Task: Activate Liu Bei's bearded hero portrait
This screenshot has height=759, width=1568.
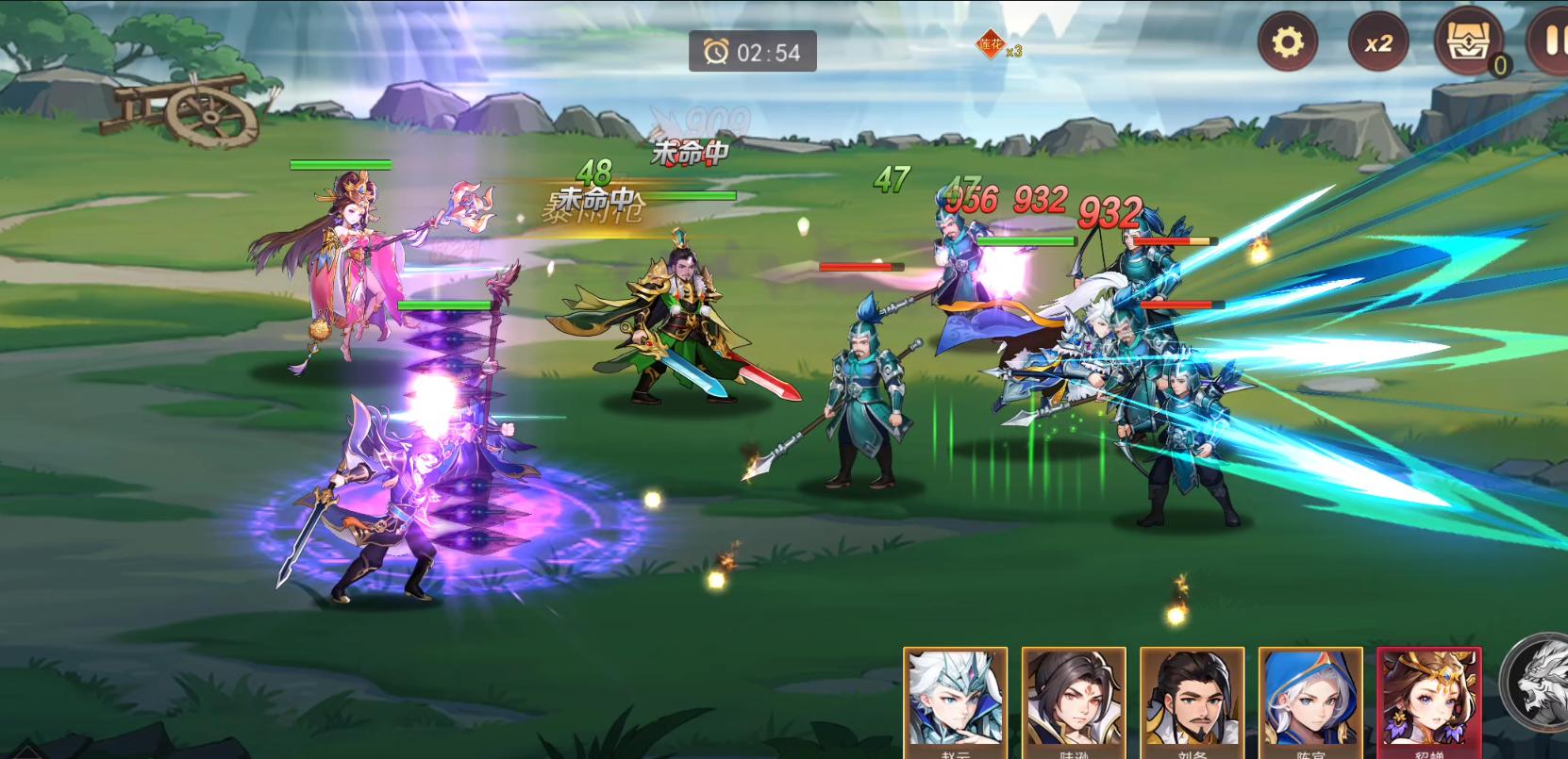Action: click(1193, 702)
